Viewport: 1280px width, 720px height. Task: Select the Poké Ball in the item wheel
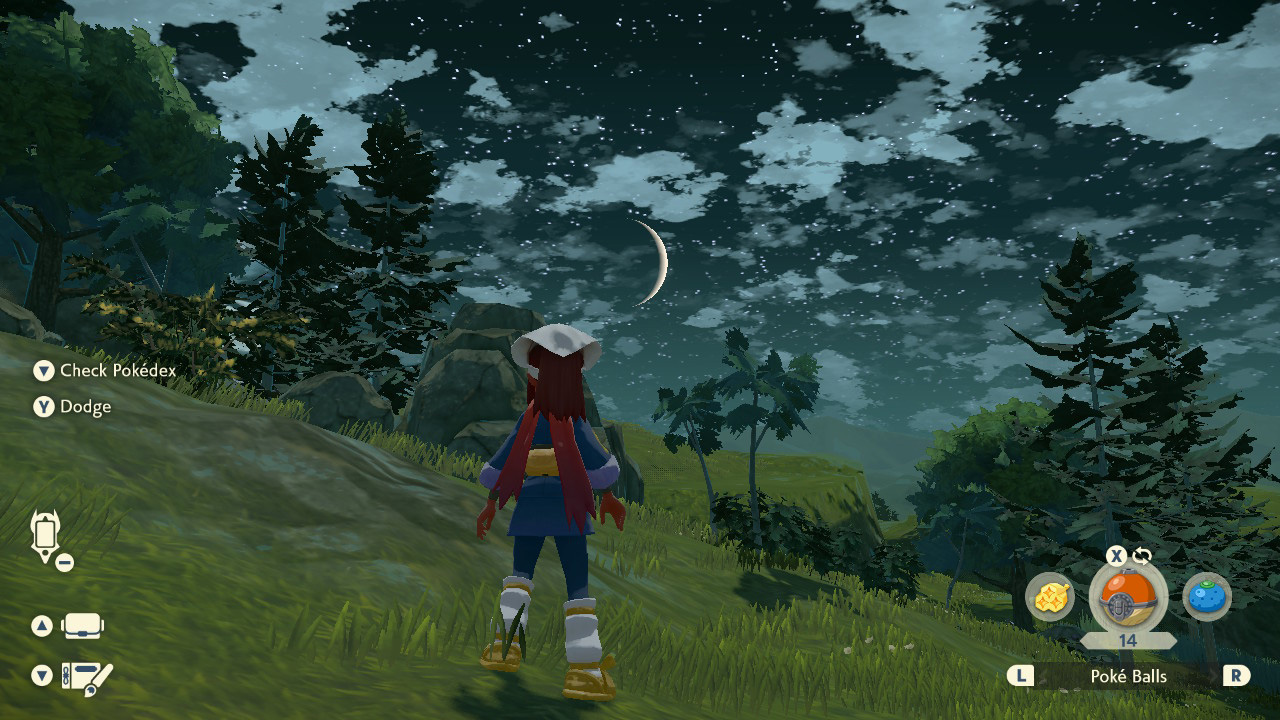(1130, 597)
